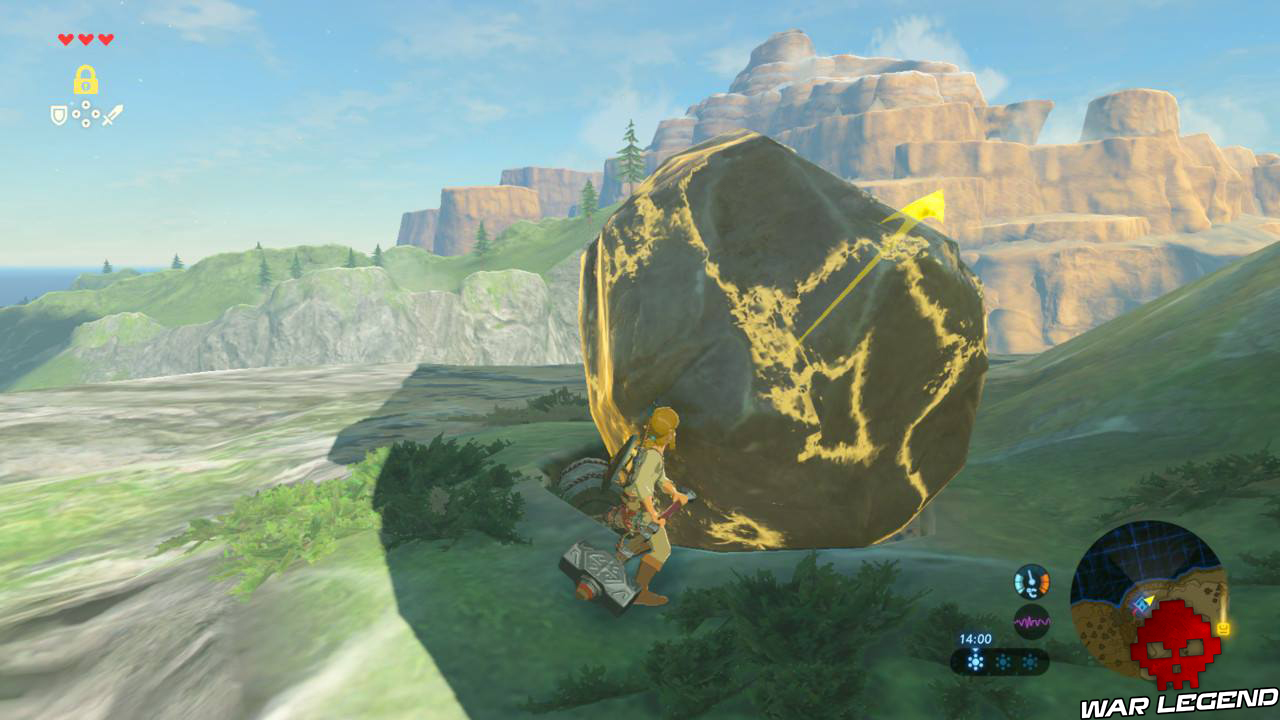The height and width of the screenshot is (720, 1280).
Task: Click the glowing treasure chest marker on minimap
Action: pos(1222,626)
